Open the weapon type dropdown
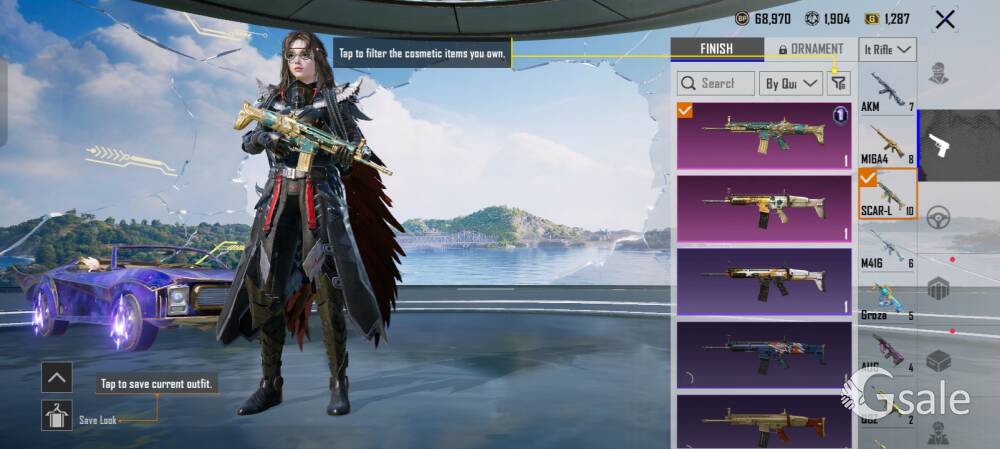The height and width of the screenshot is (449, 1000). 888,49
